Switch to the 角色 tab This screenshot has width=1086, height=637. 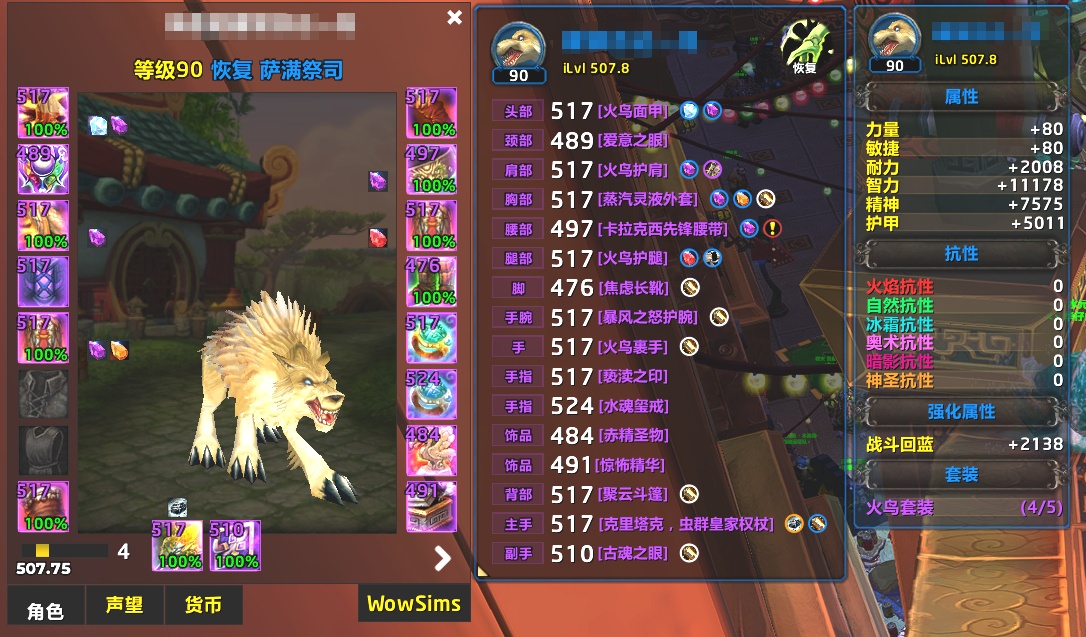click(x=45, y=609)
